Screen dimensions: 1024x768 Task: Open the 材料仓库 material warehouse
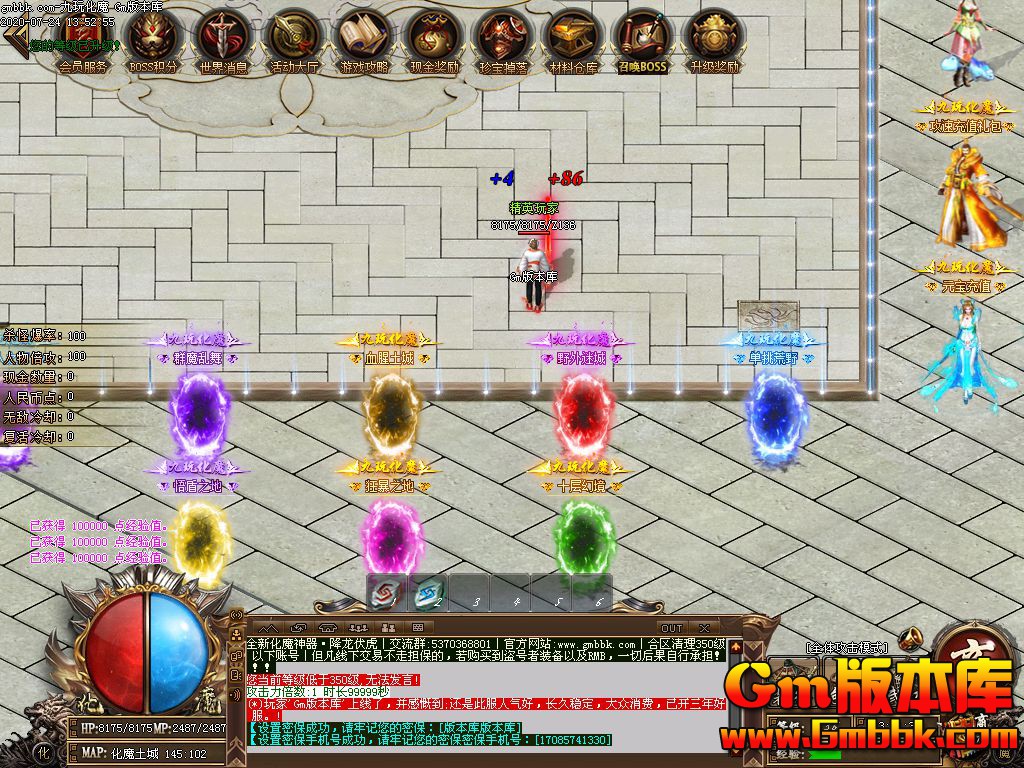click(574, 41)
